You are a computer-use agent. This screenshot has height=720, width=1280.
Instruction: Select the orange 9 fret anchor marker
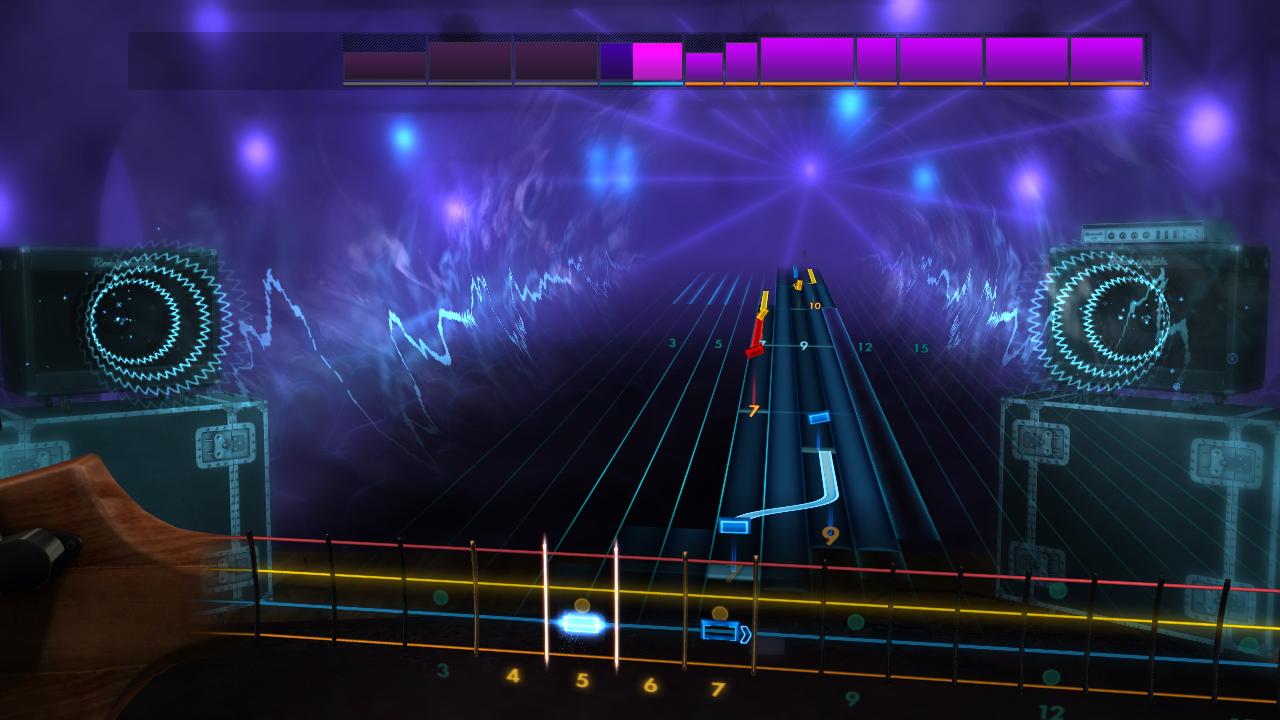click(x=830, y=534)
